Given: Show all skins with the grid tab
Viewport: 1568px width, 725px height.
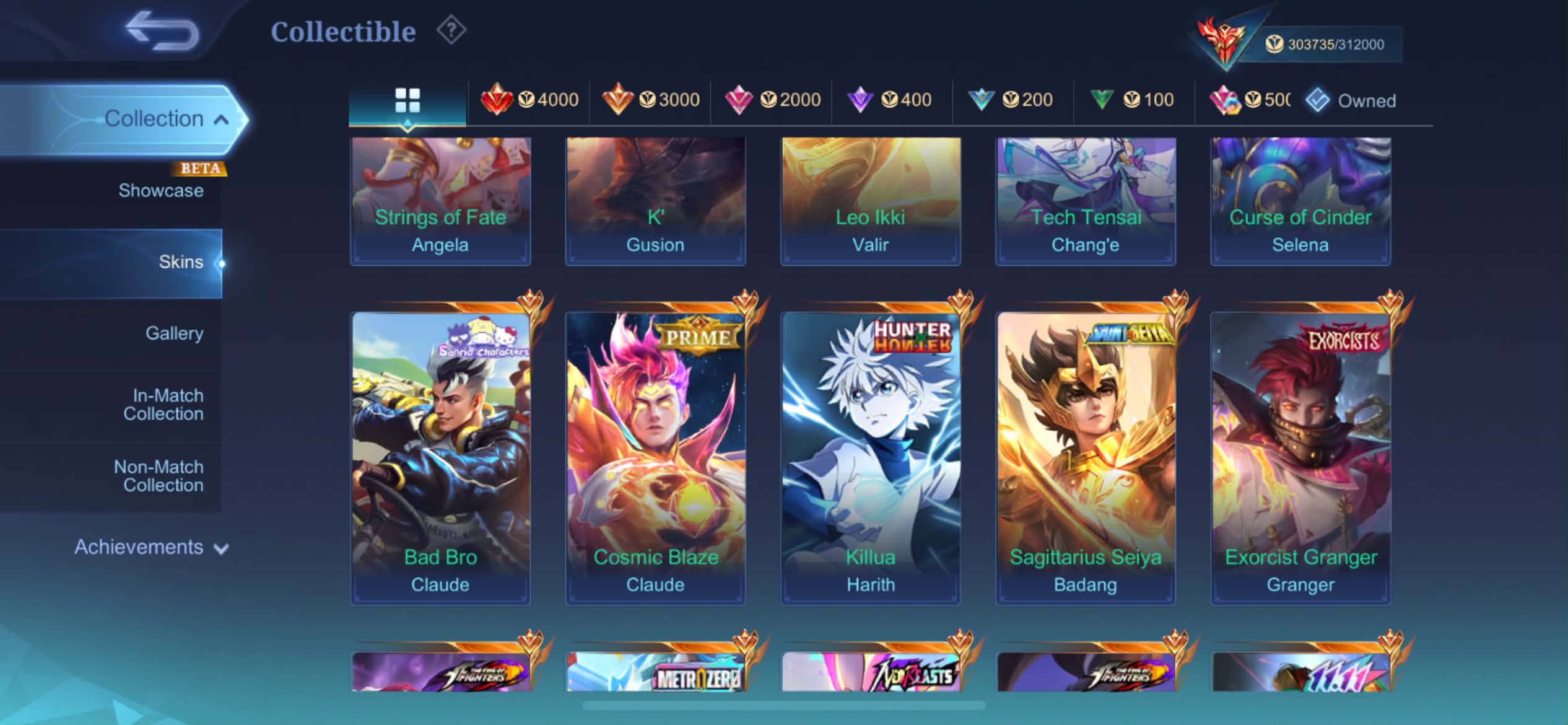Looking at the screenshot, I should coord(407,100).
